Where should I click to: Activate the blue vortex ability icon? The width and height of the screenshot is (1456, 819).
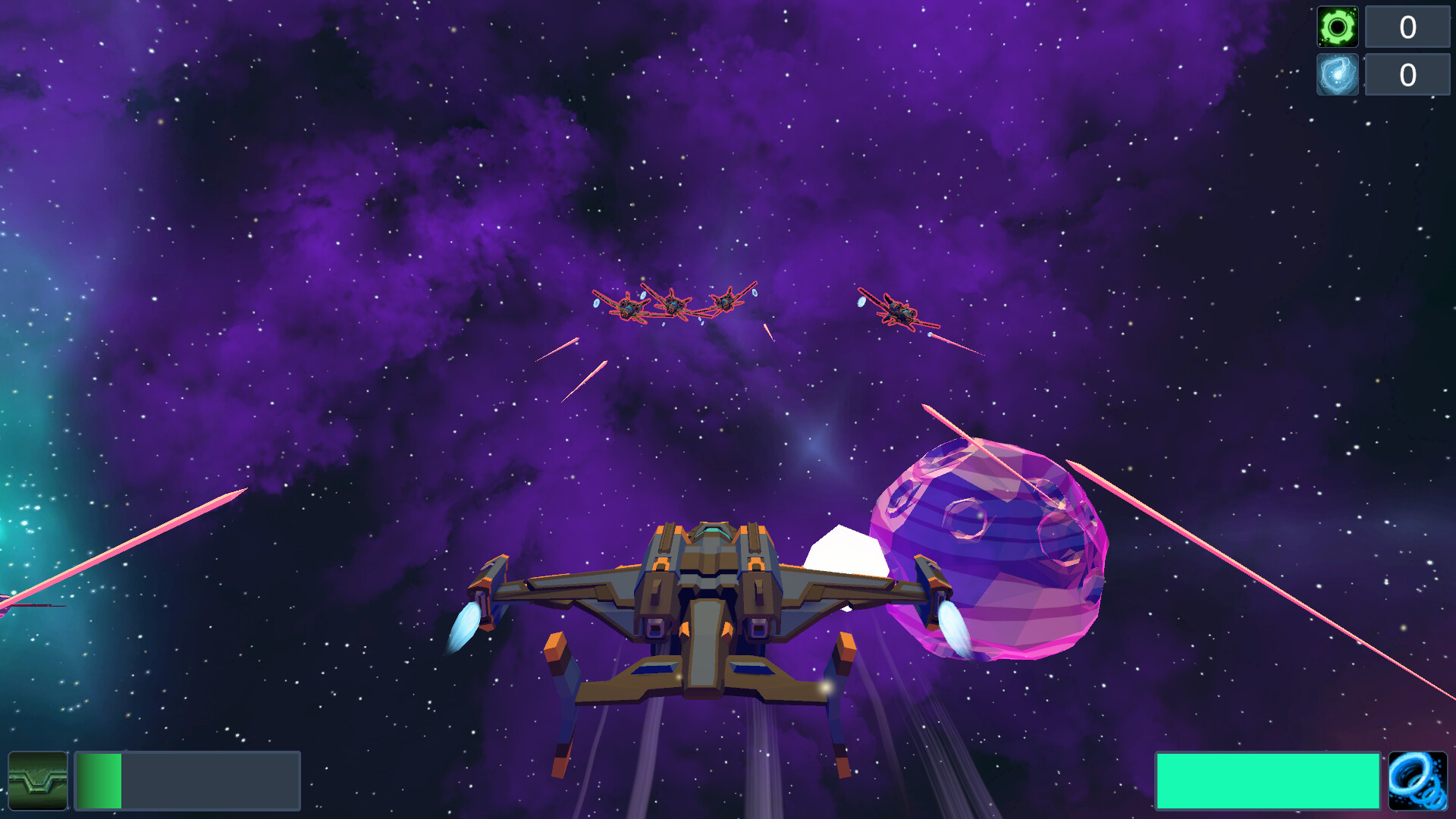(1417, 780)
